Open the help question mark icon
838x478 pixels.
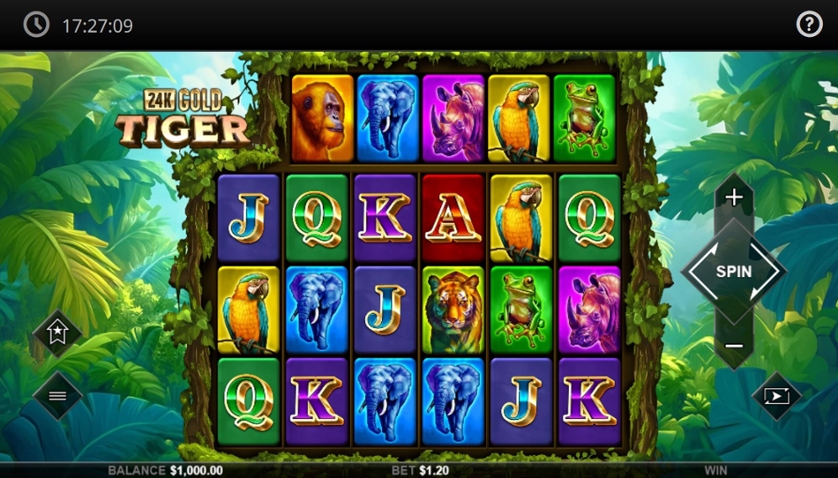(809, 25)
